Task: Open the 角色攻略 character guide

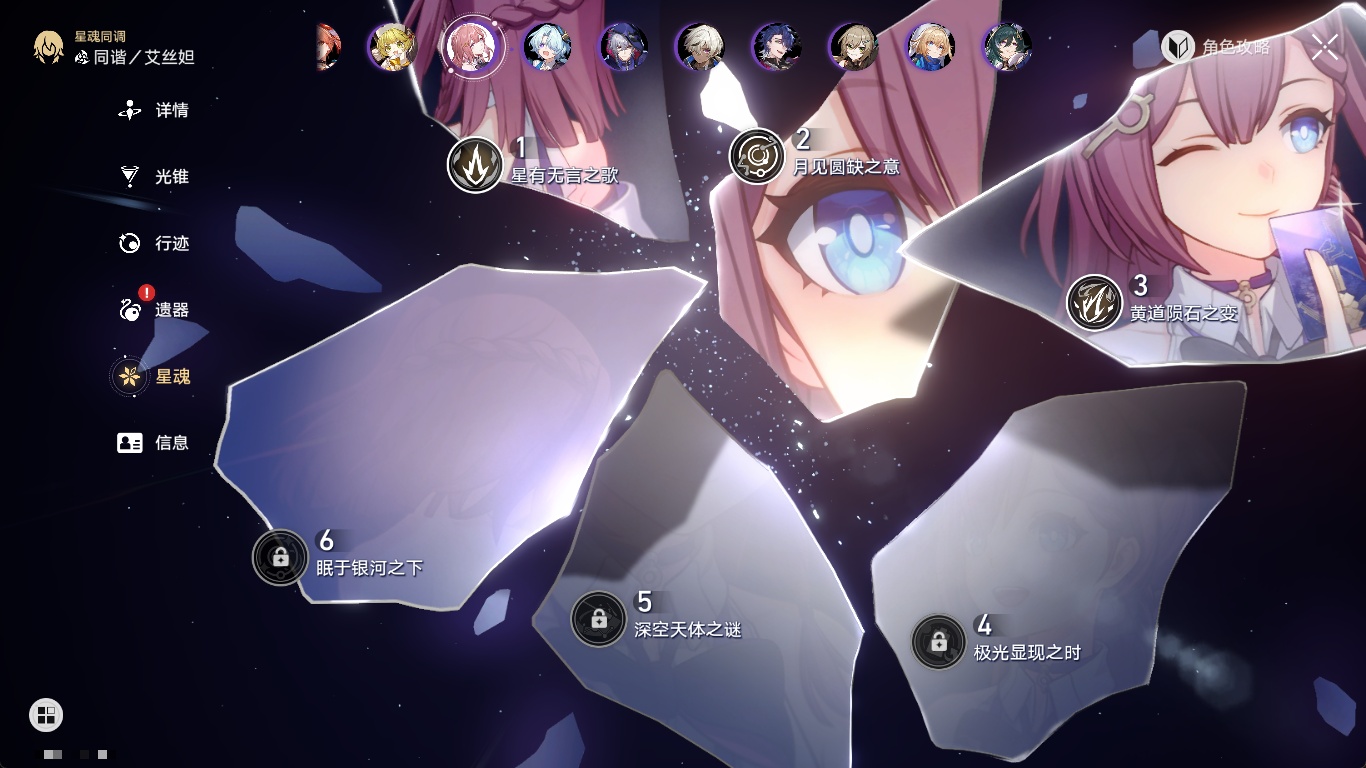Action: click(1216, 47)
